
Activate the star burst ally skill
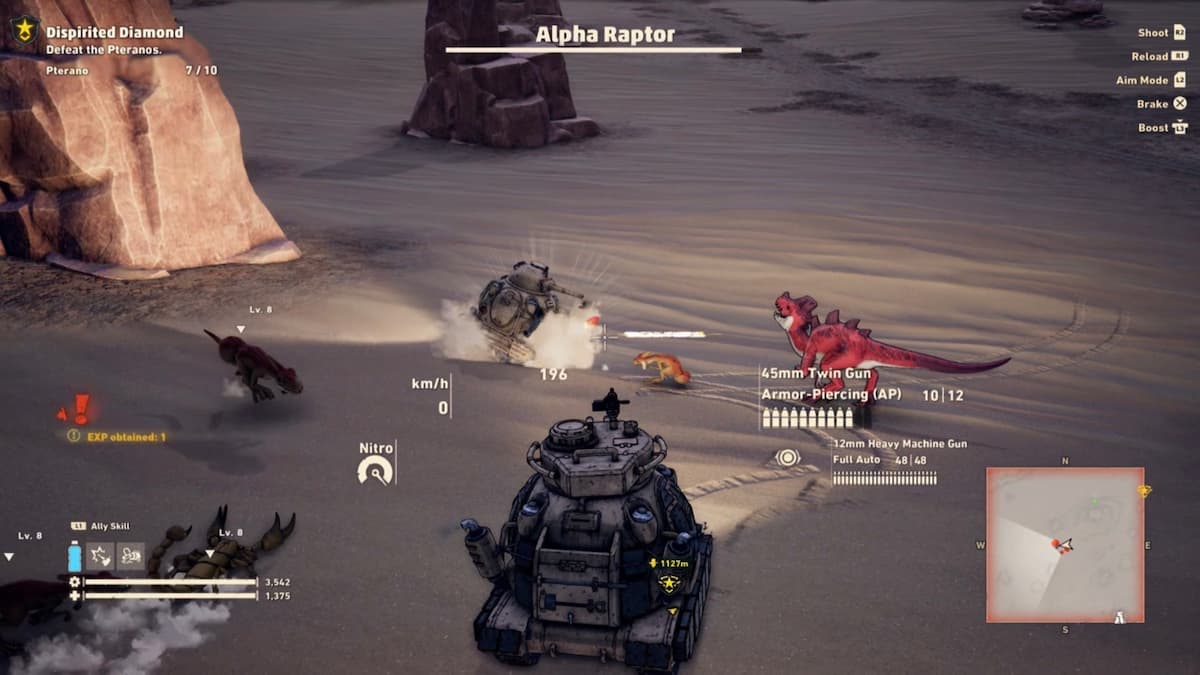(102, 556)
